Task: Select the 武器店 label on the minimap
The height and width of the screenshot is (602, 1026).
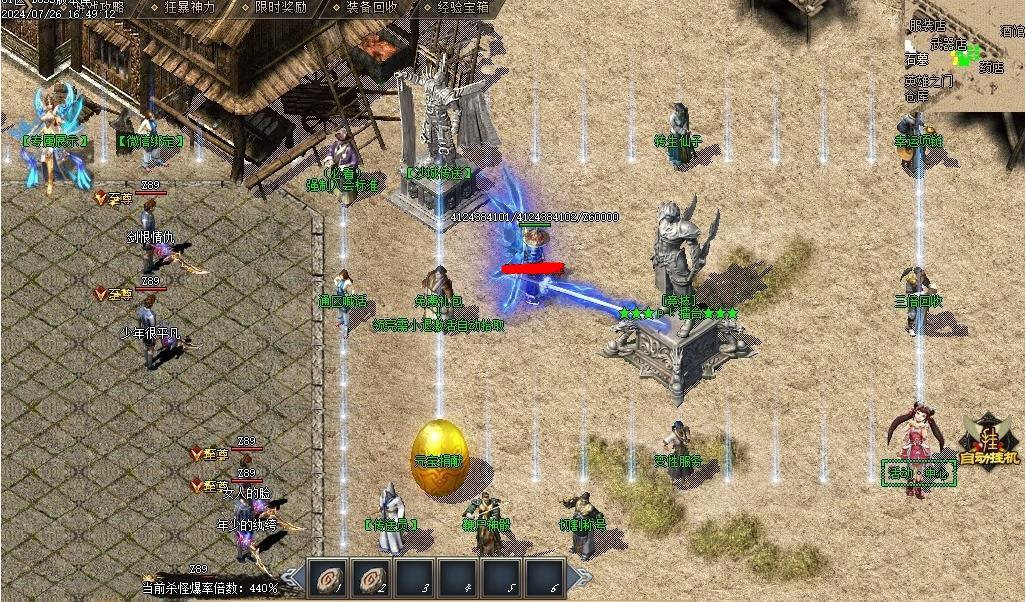Action: tap(948, 43)
